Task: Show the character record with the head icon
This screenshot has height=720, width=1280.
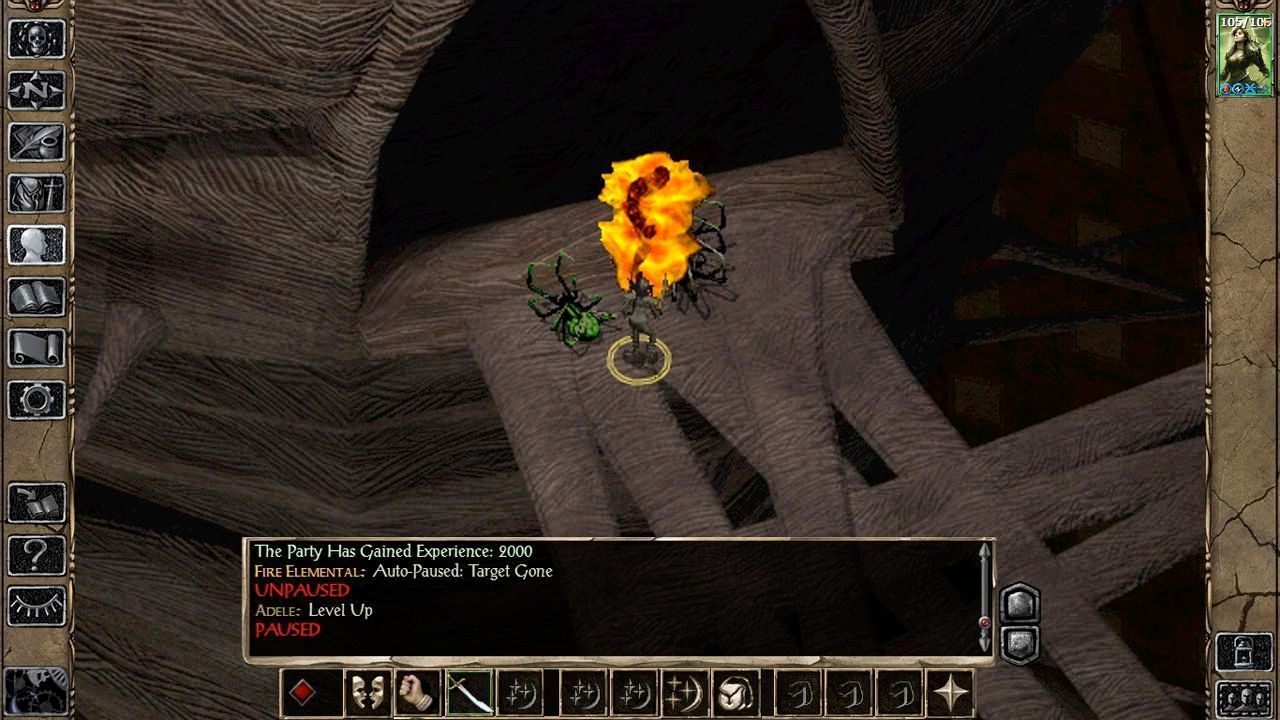Action: (37, 245)
